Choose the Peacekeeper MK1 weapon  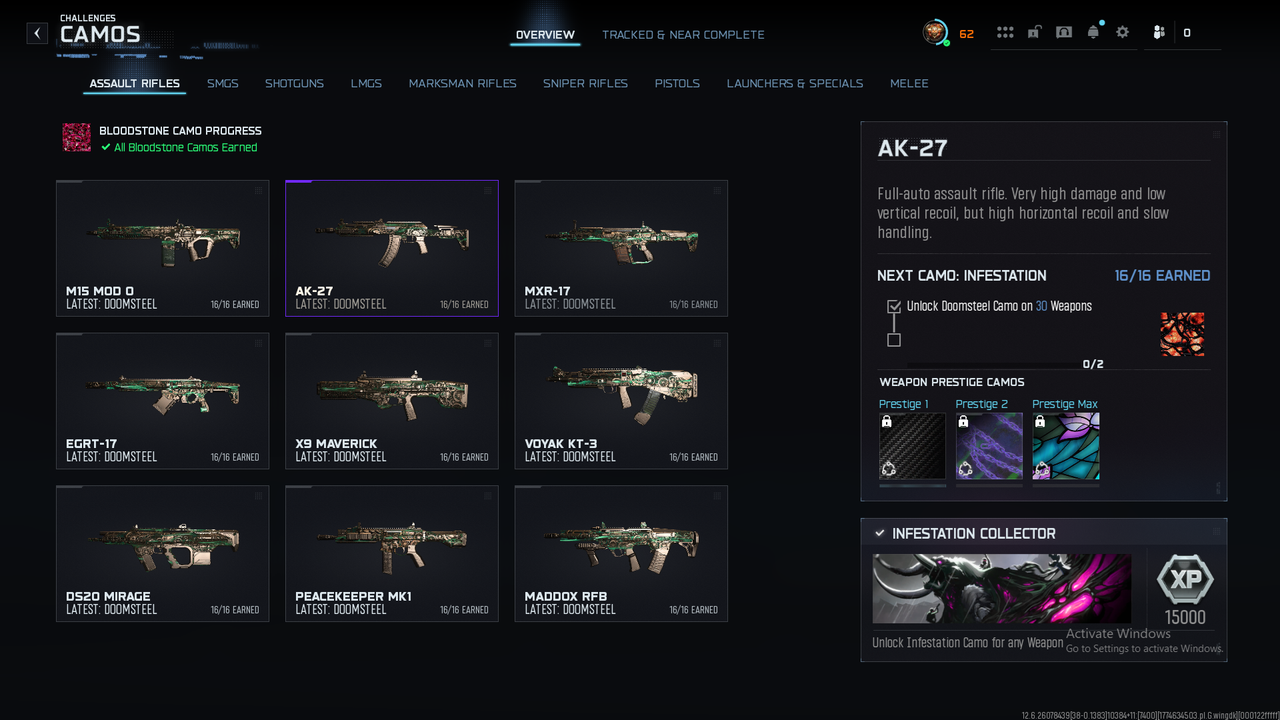[x=392, y=554]
